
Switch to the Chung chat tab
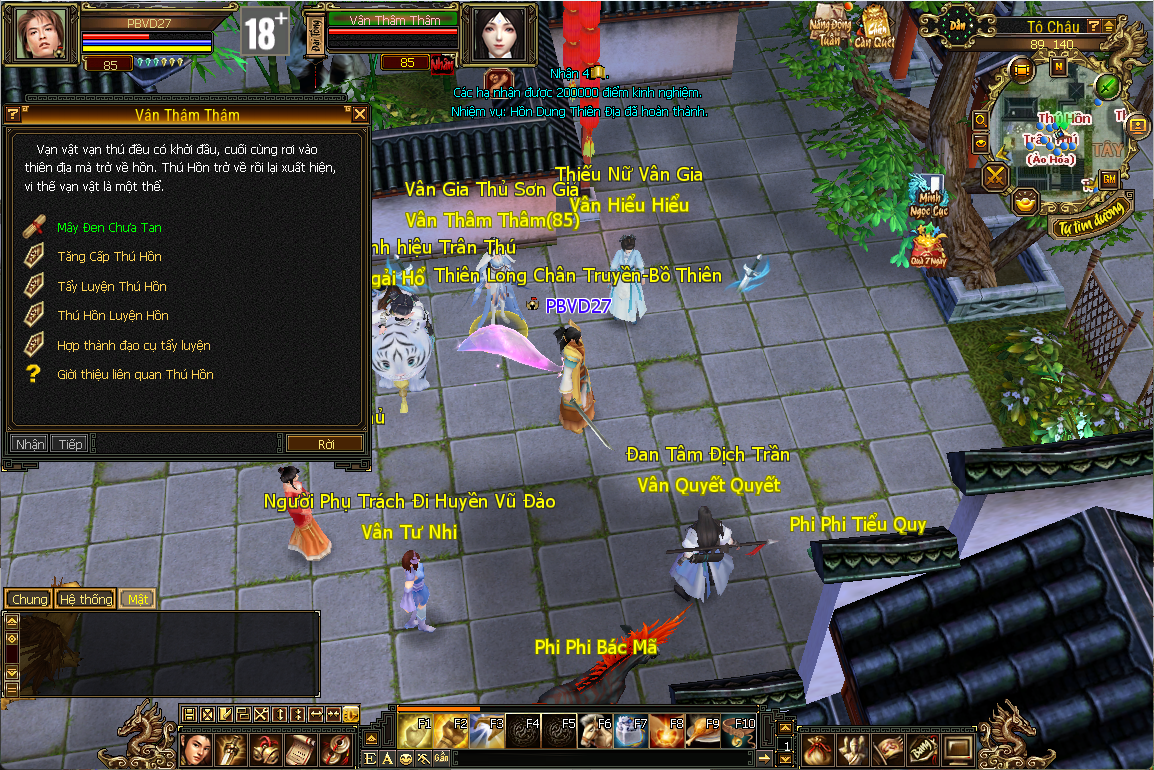click(x=29, y=599)
